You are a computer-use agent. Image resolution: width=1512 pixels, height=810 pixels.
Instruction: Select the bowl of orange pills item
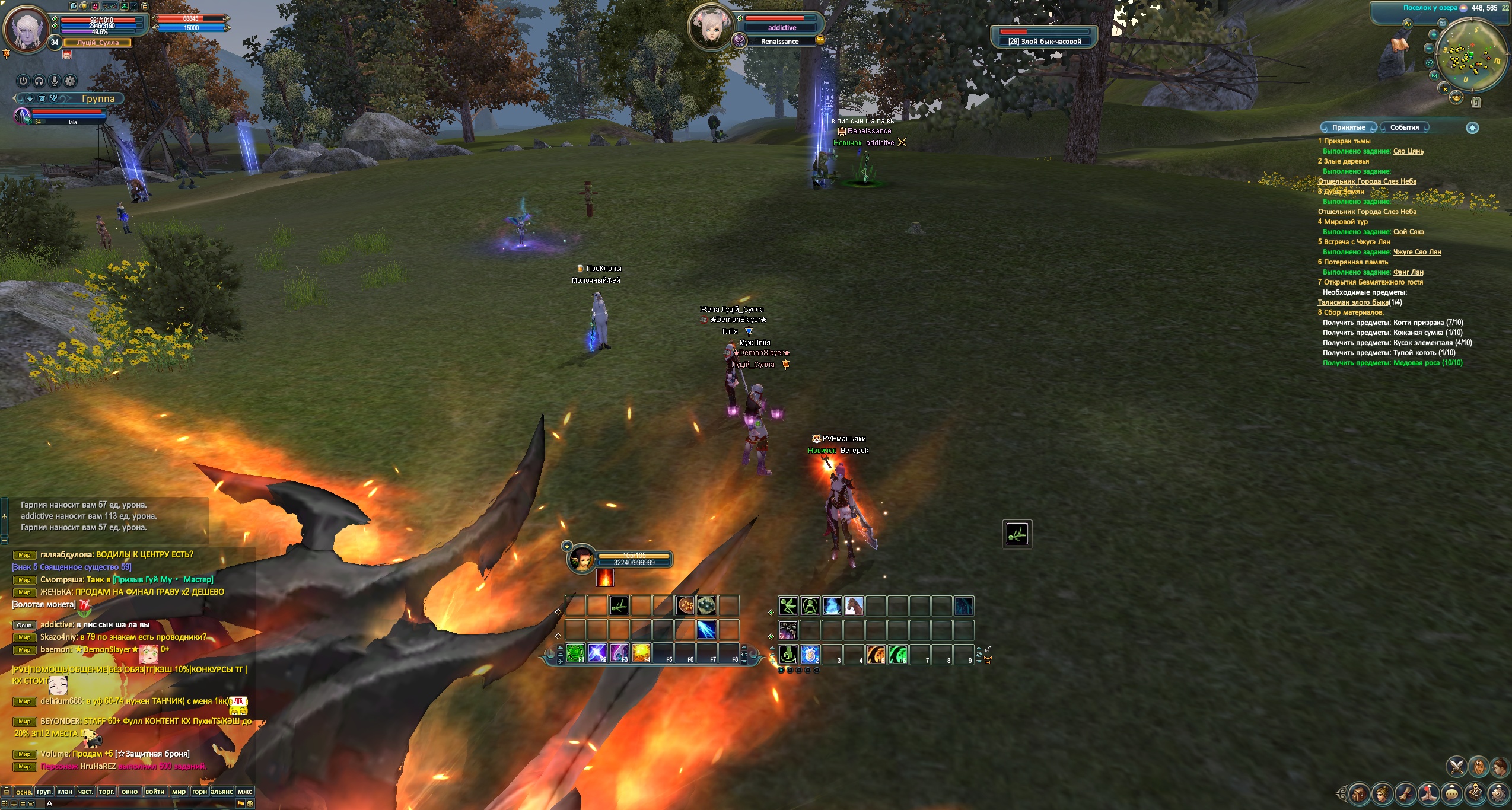point(685,606)
